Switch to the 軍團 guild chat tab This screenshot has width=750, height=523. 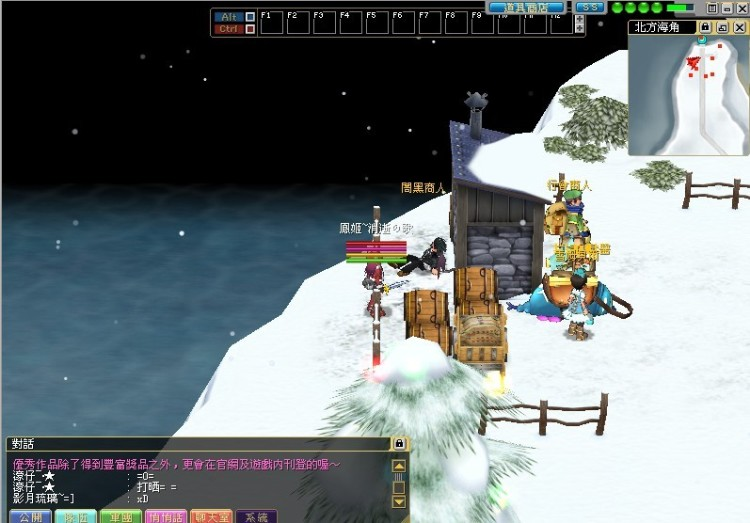pos(121,517)
